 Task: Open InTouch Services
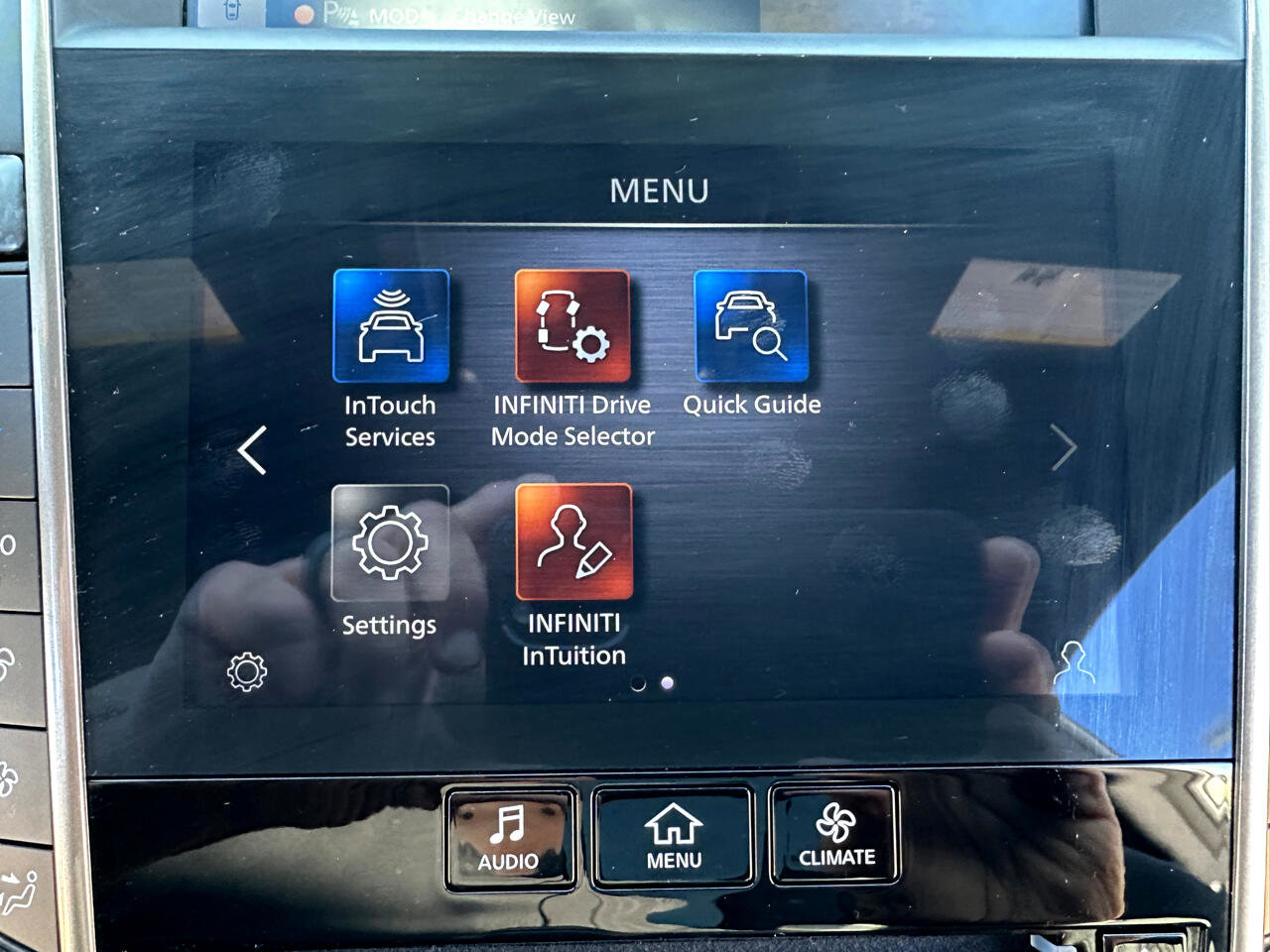coord(391,327)
